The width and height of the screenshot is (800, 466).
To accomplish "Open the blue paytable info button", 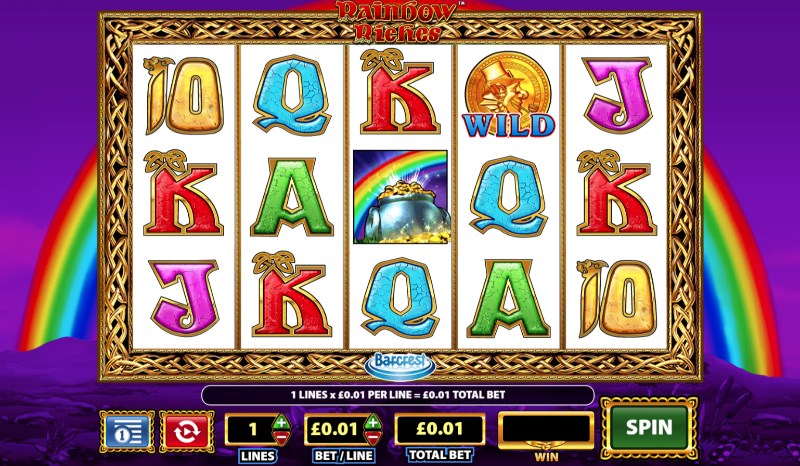I will [x=126, y=430].
